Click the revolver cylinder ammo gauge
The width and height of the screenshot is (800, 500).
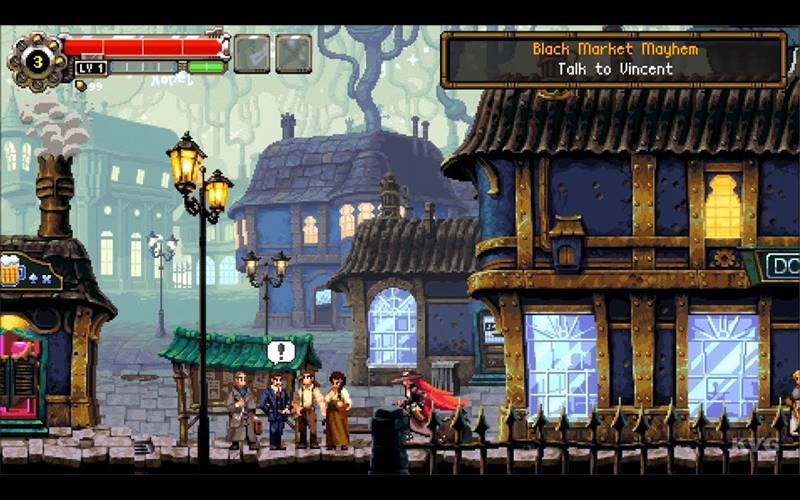[x=35, y=60]
